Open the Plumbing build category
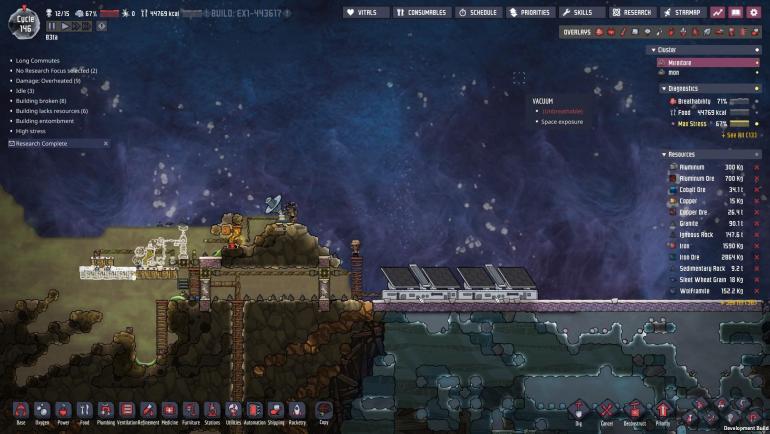Viewport: 770px width, 434px height. tap(105, 411)
